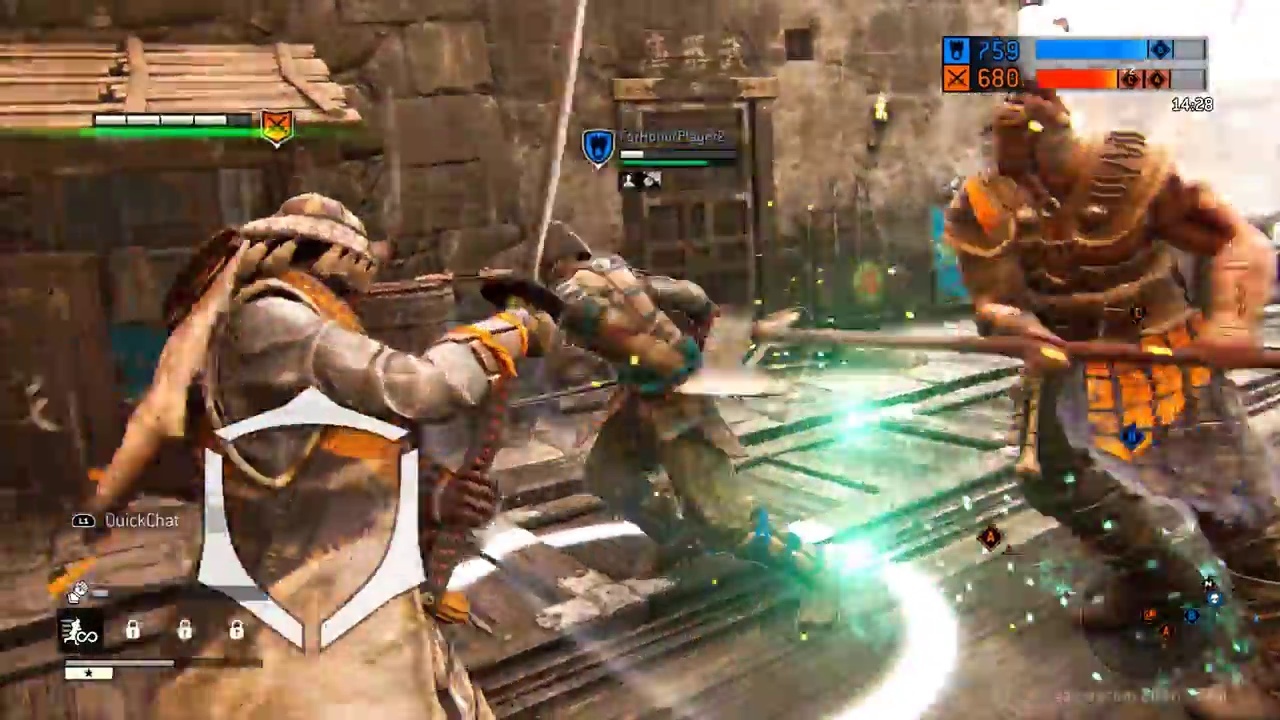Unlock the fourth feat slot padlock
The width and height of the screenshot is (1280, 720).
(236, 630)
